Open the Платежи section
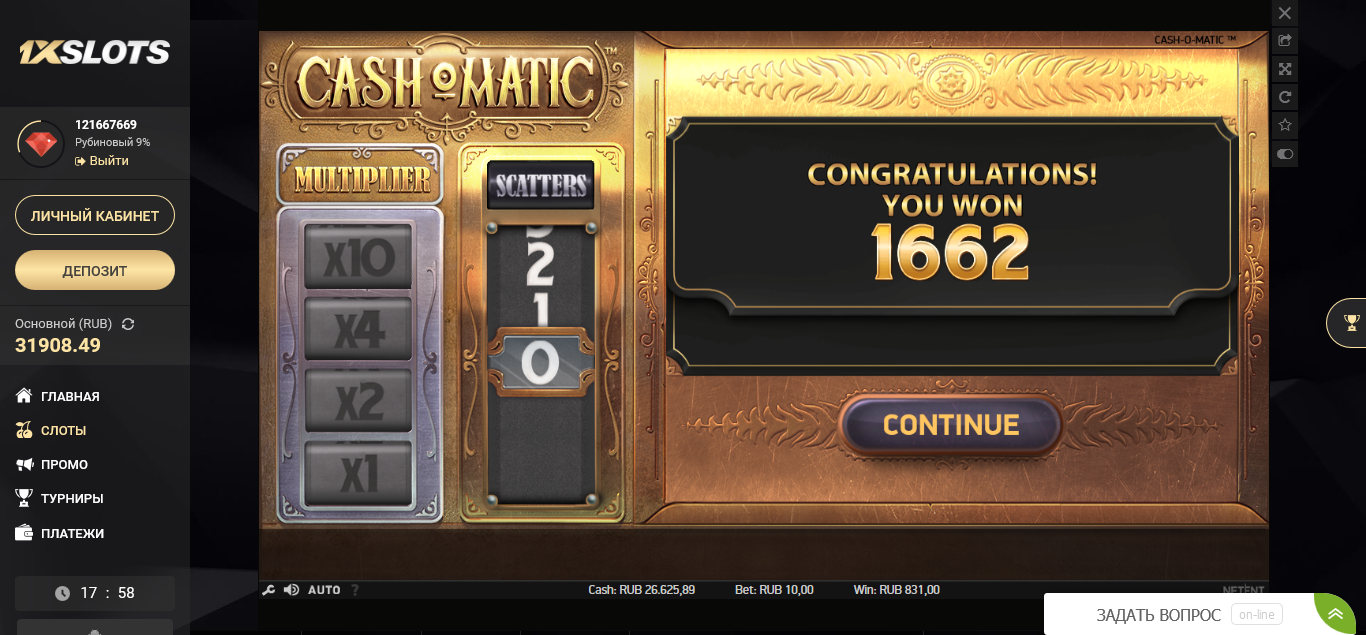 click(72, 534)
